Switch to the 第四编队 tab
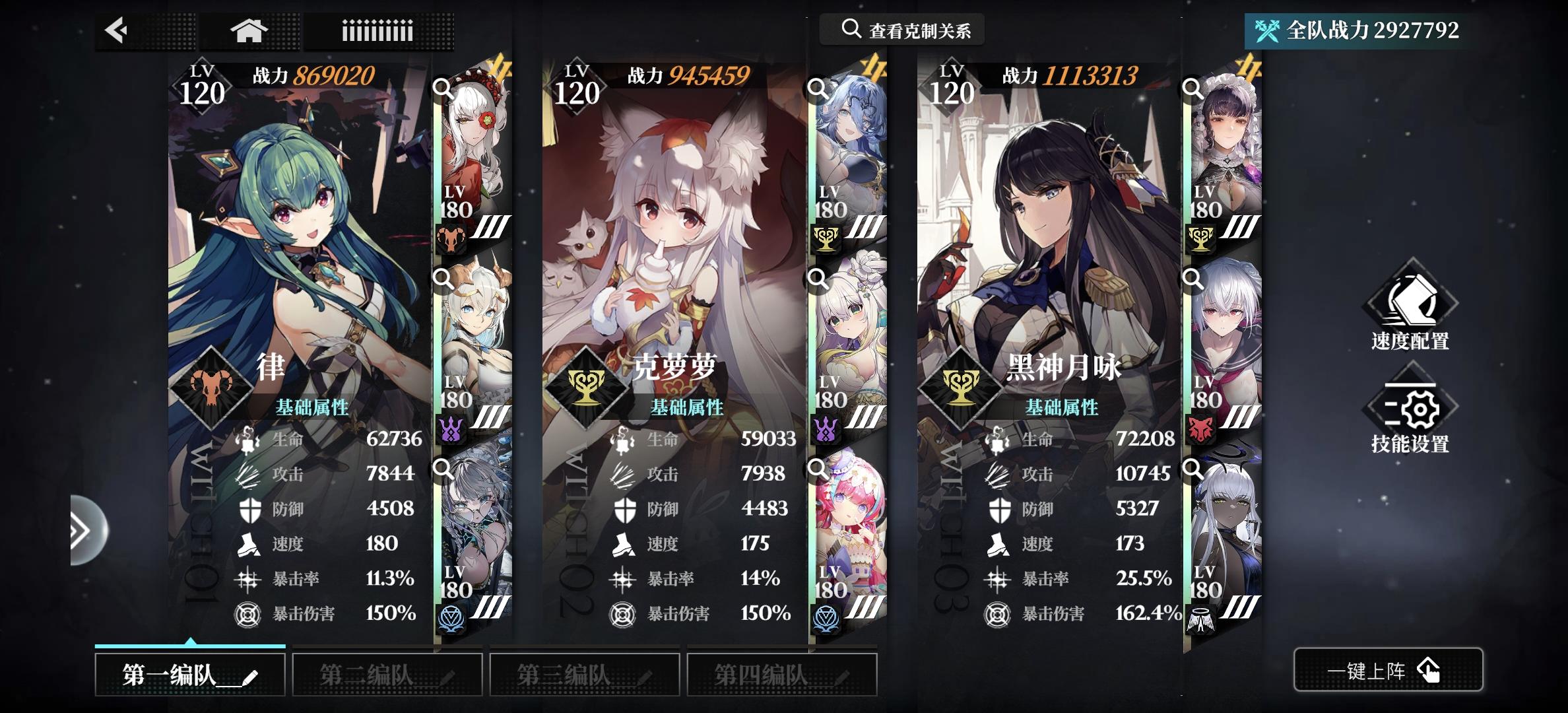Viewport: 1568px width, 713px height. [781, 673]
